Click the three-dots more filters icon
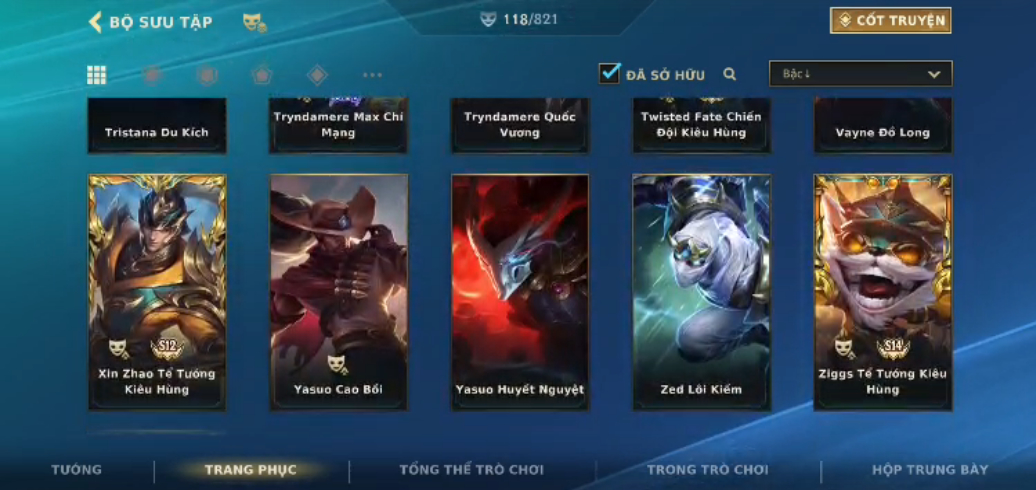Viewport: 1036px width, 490px height. point(372,75)
